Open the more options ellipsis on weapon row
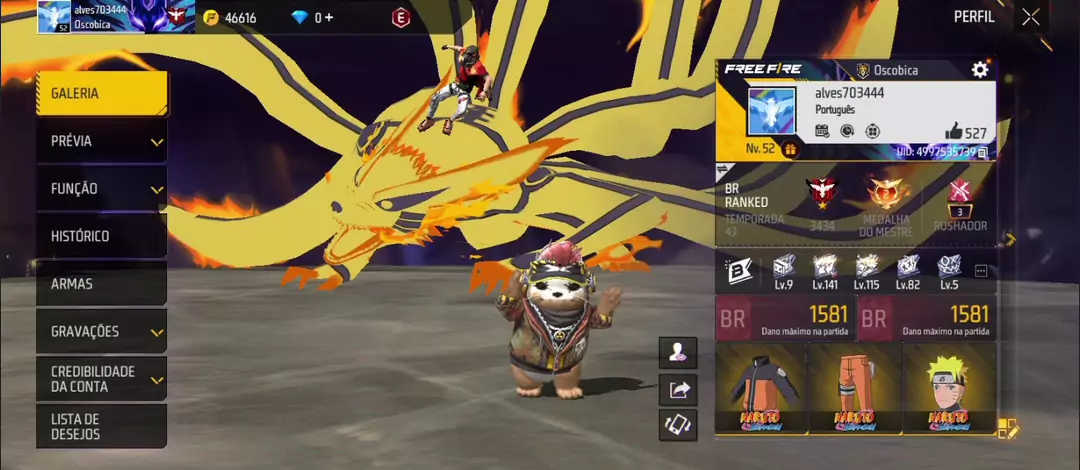The image size is (1080, 470). [x=981, y=271]
